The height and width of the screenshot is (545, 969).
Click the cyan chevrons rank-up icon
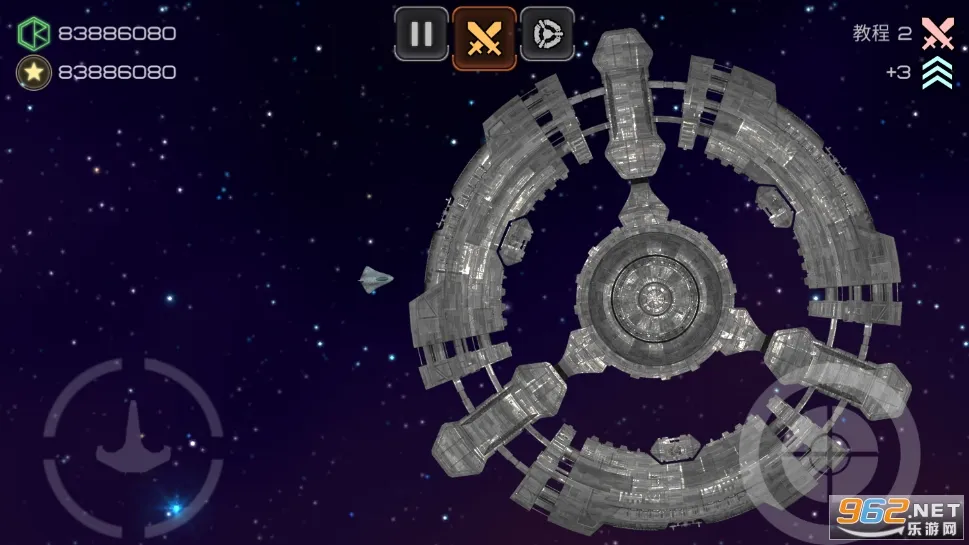pos(937,73)
